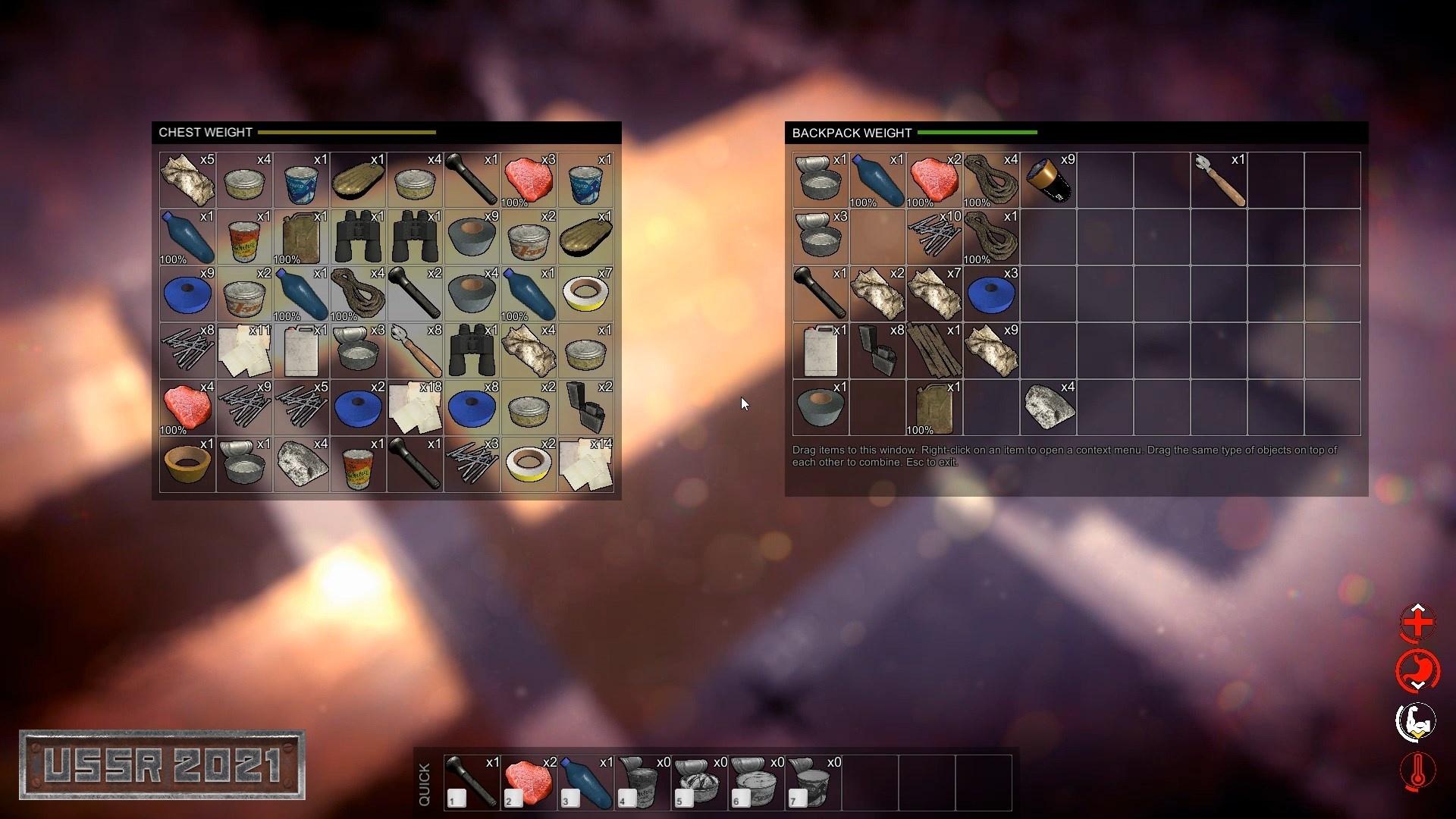This screenshot has width=1456, height=819.
Task: Pick the can opener stack of eight in chest
Action: pyautogui.click(x=415, y=351)
